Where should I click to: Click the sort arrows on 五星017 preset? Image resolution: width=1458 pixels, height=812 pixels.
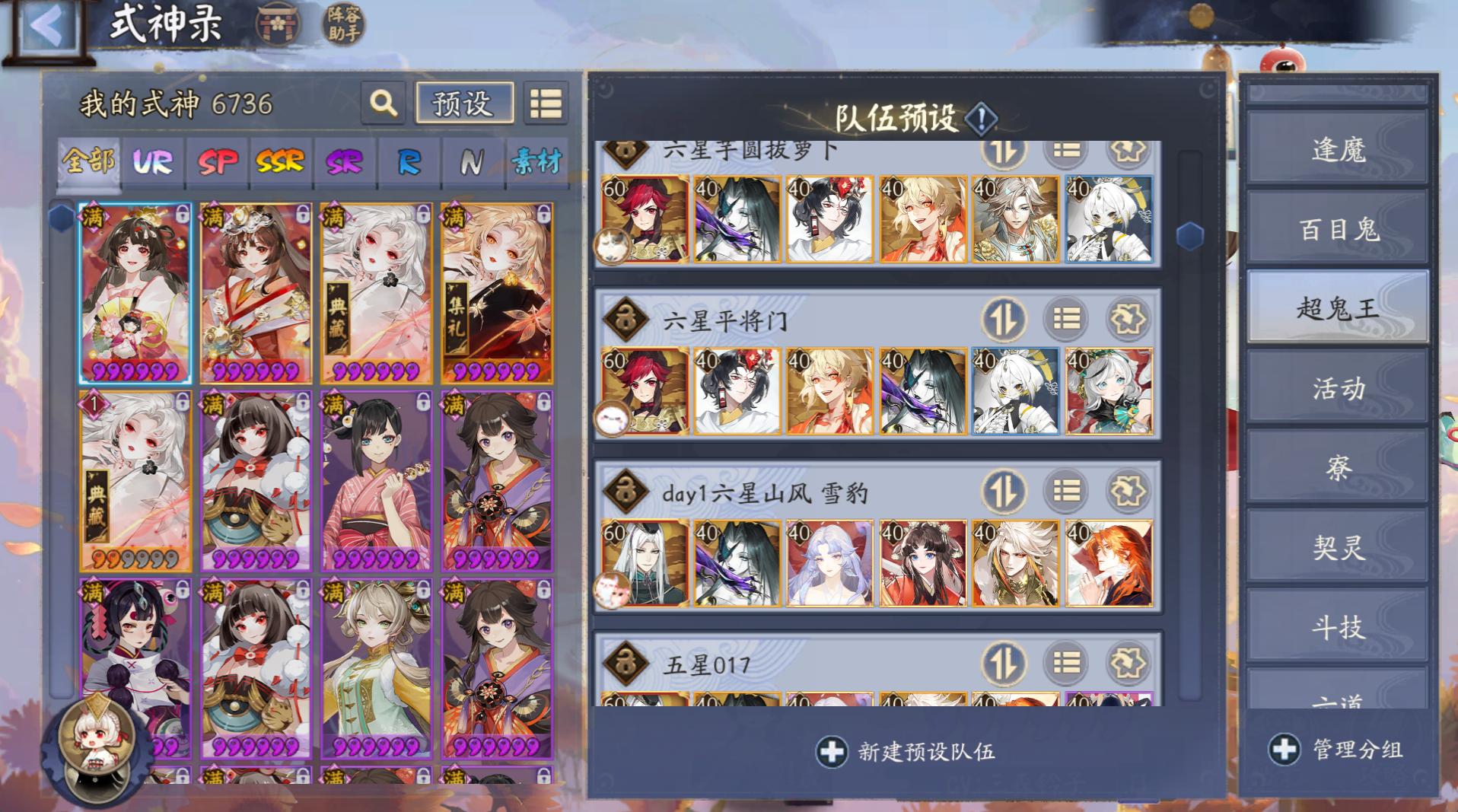[x=1004, y=663]
